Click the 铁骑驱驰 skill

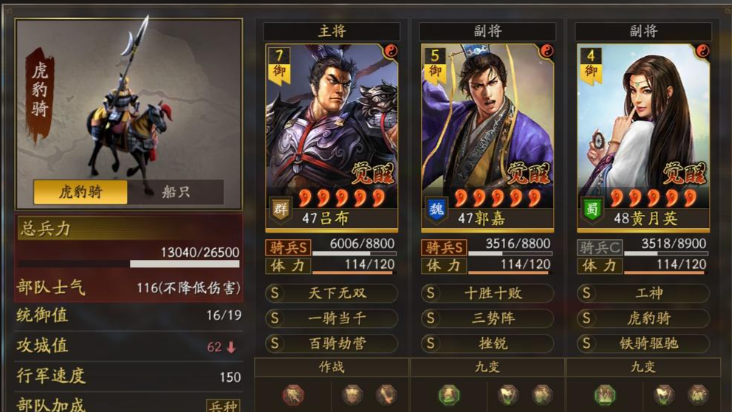643,343
